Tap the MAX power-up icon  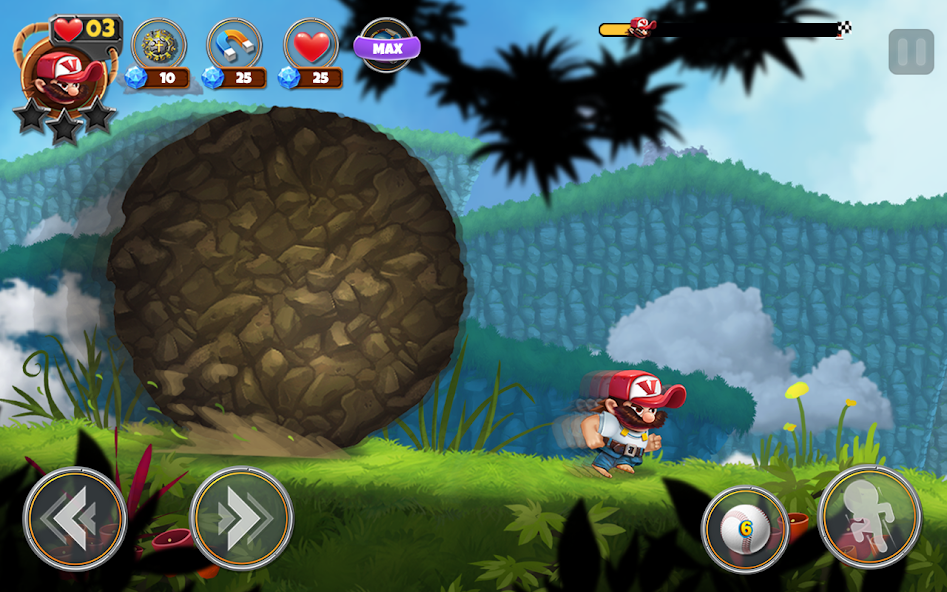pyautogui.click(x=387, y=46)
